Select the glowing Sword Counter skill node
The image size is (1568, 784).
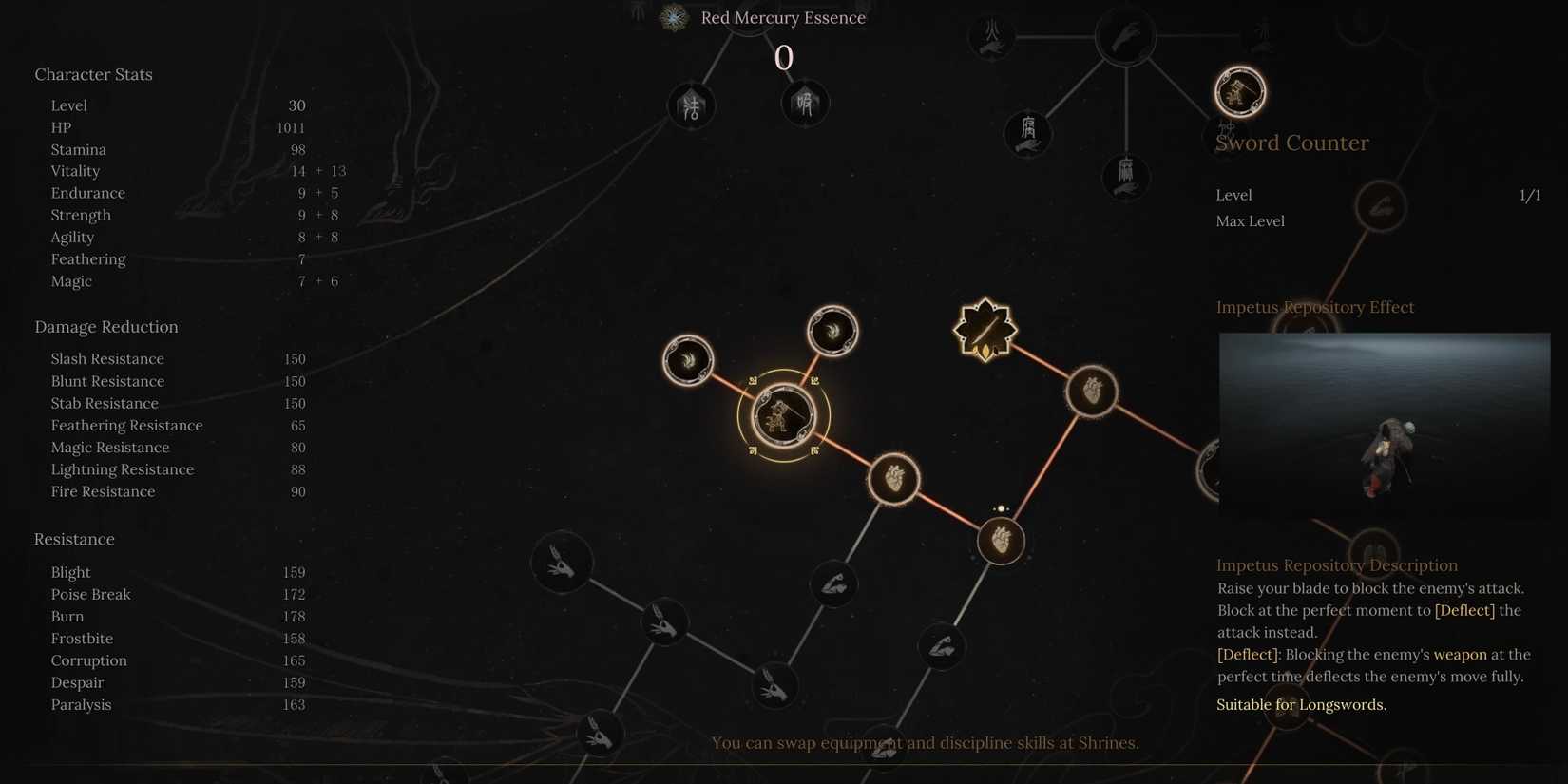click(1239, 91)
